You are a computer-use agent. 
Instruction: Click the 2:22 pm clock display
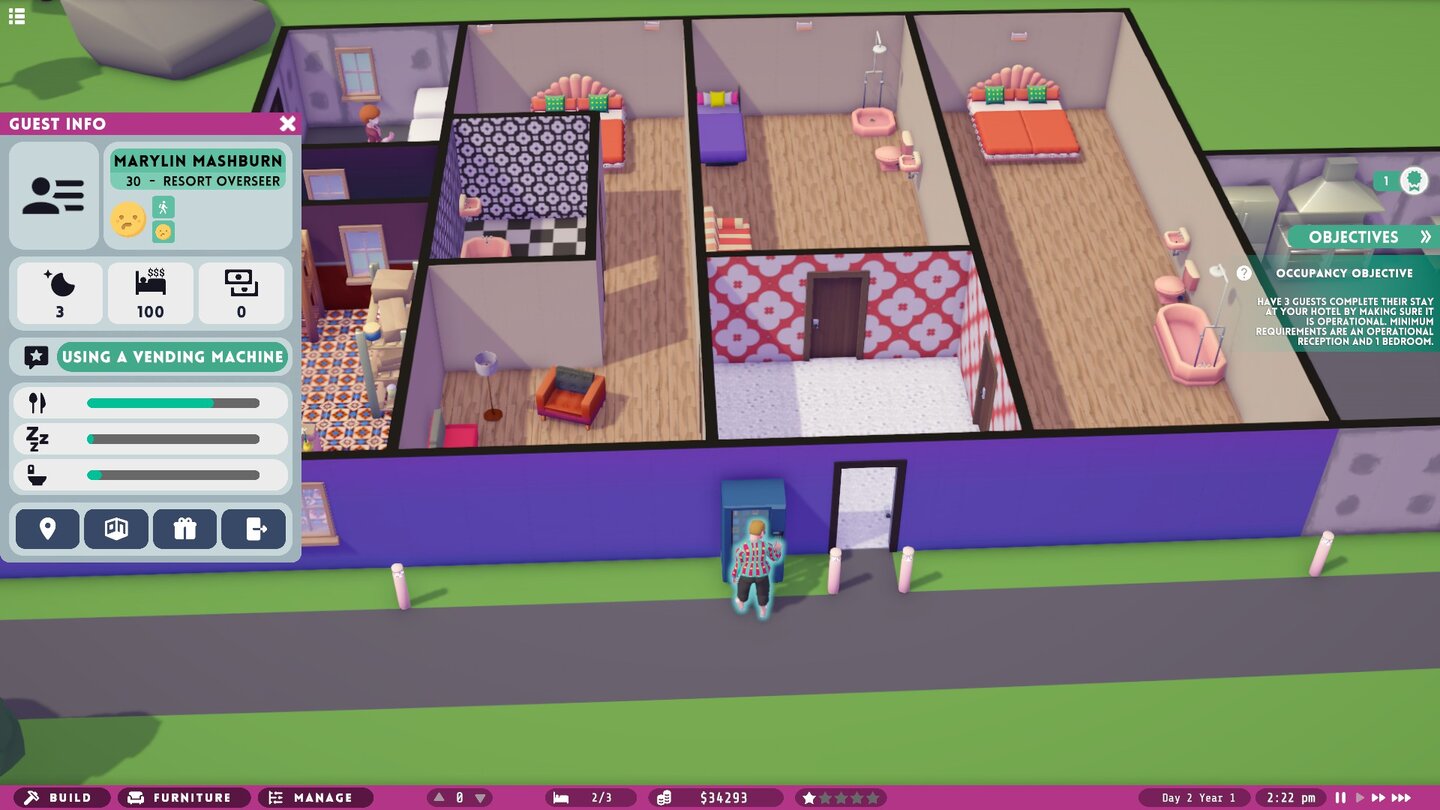coord(1292,797)
